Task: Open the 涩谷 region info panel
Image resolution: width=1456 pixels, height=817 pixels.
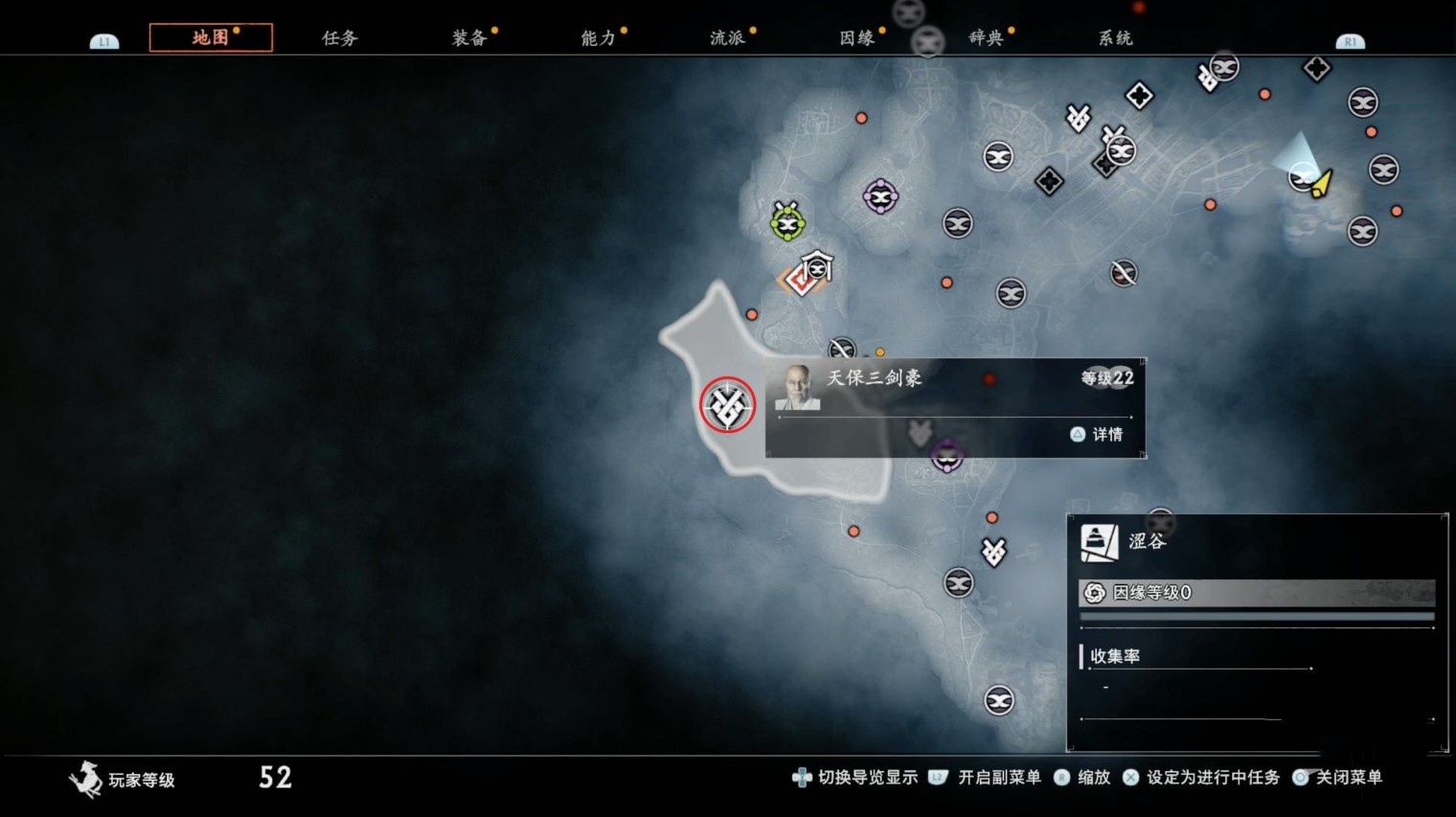Action: point(1256,541)
